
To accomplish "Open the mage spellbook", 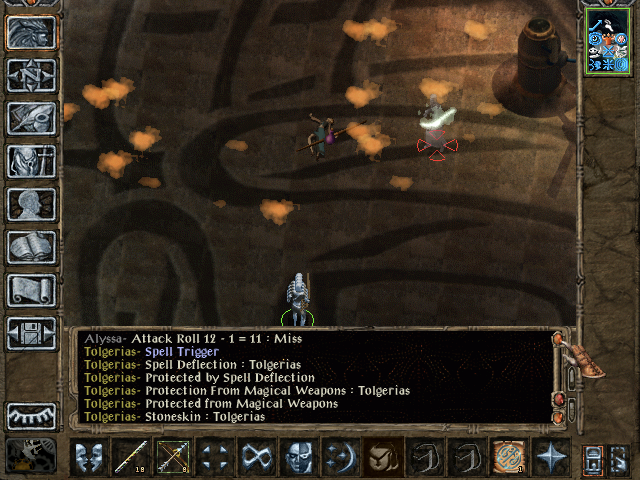I will 32,247.
